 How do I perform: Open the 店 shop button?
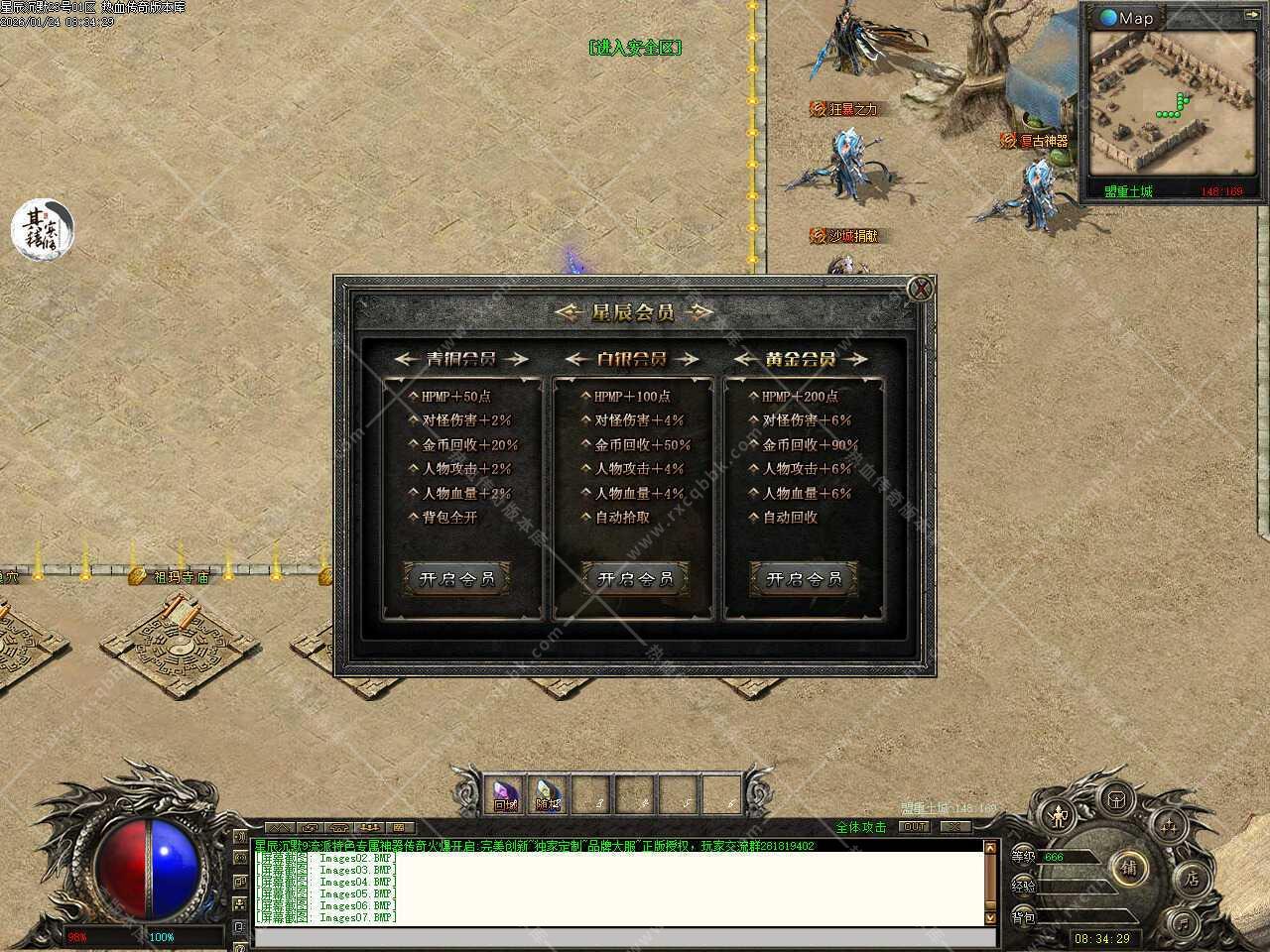1192,878
